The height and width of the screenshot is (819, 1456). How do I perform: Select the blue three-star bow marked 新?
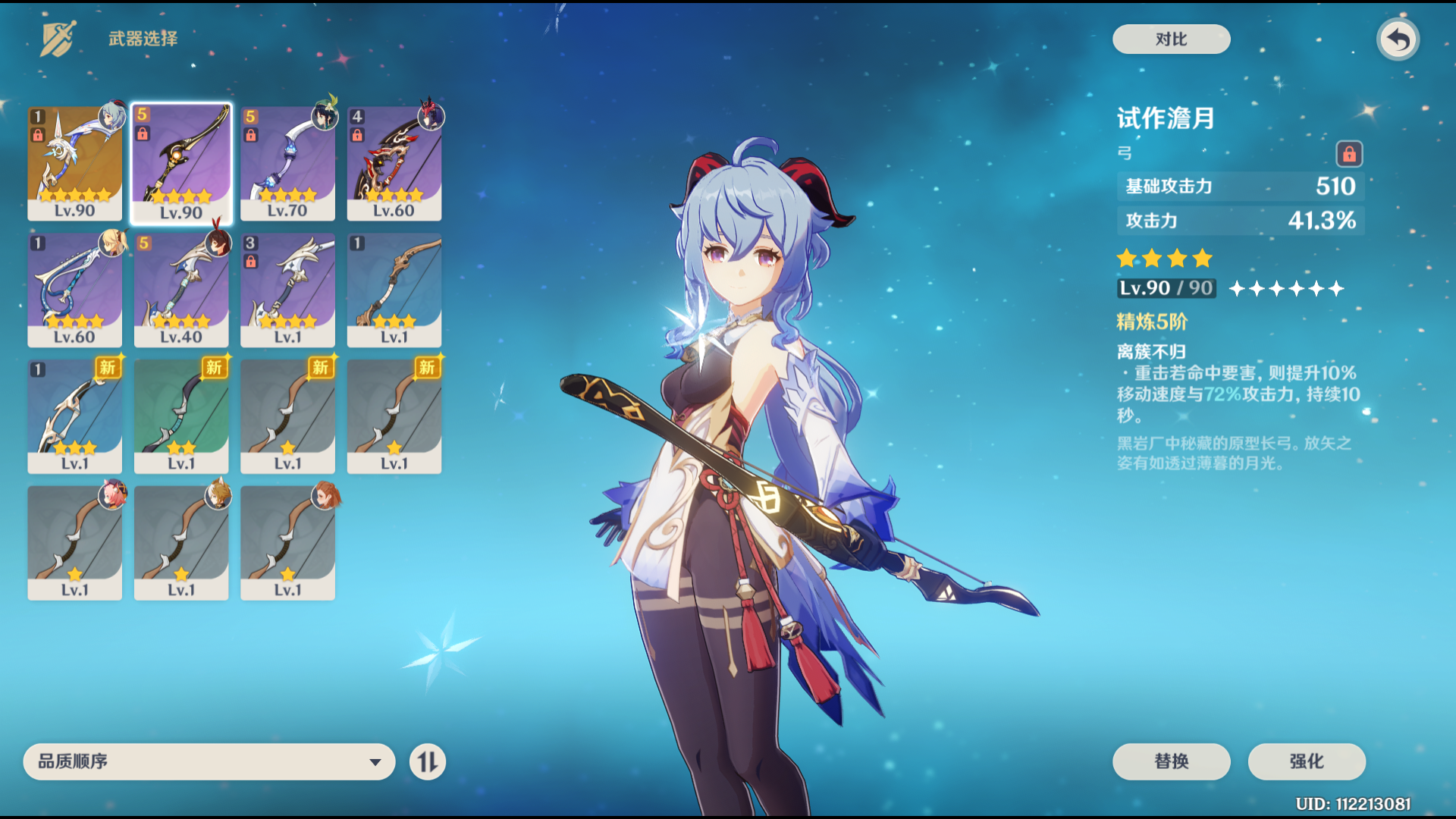[75, 416]
